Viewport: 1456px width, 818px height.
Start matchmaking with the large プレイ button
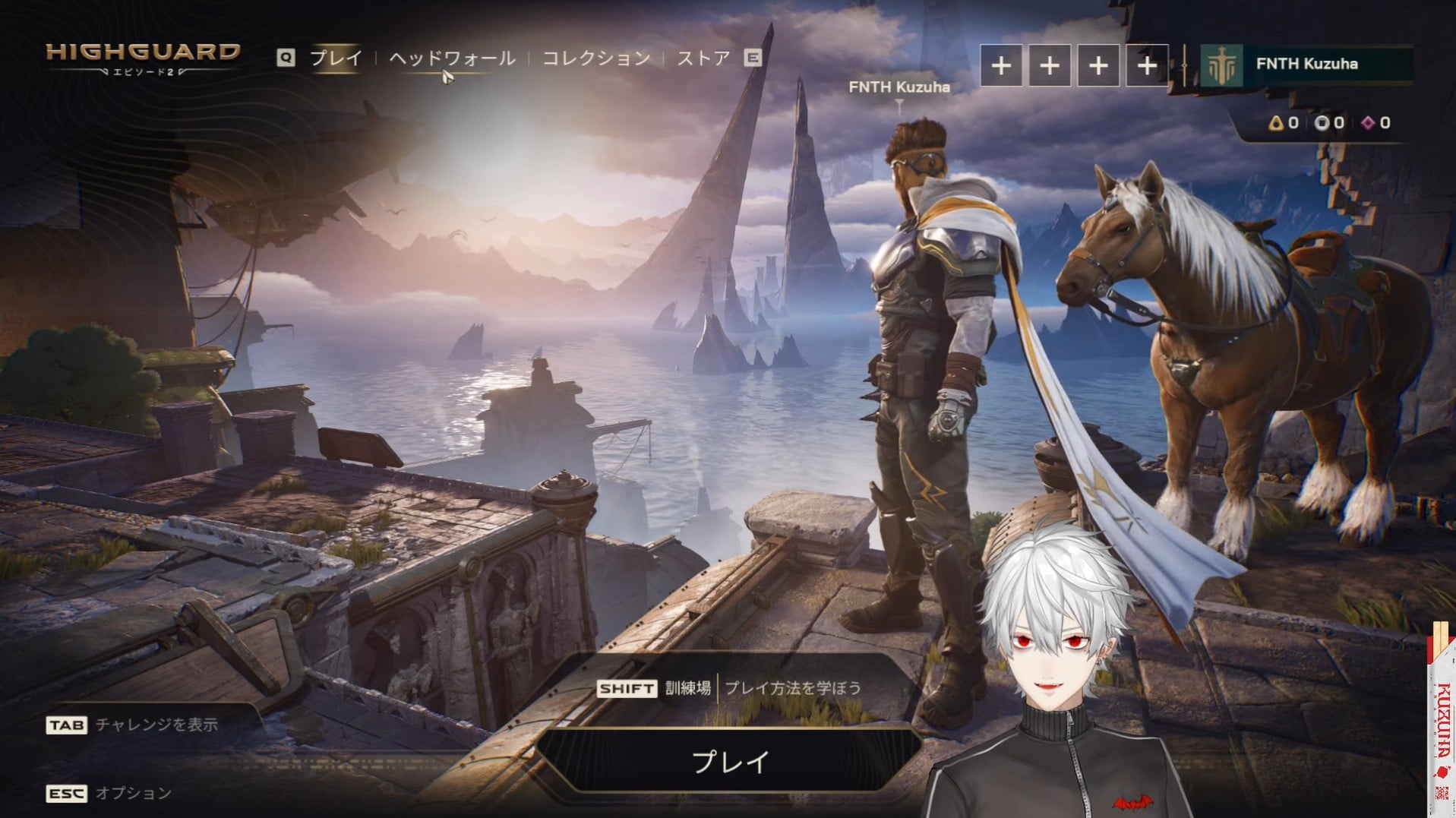pos(730,761)
